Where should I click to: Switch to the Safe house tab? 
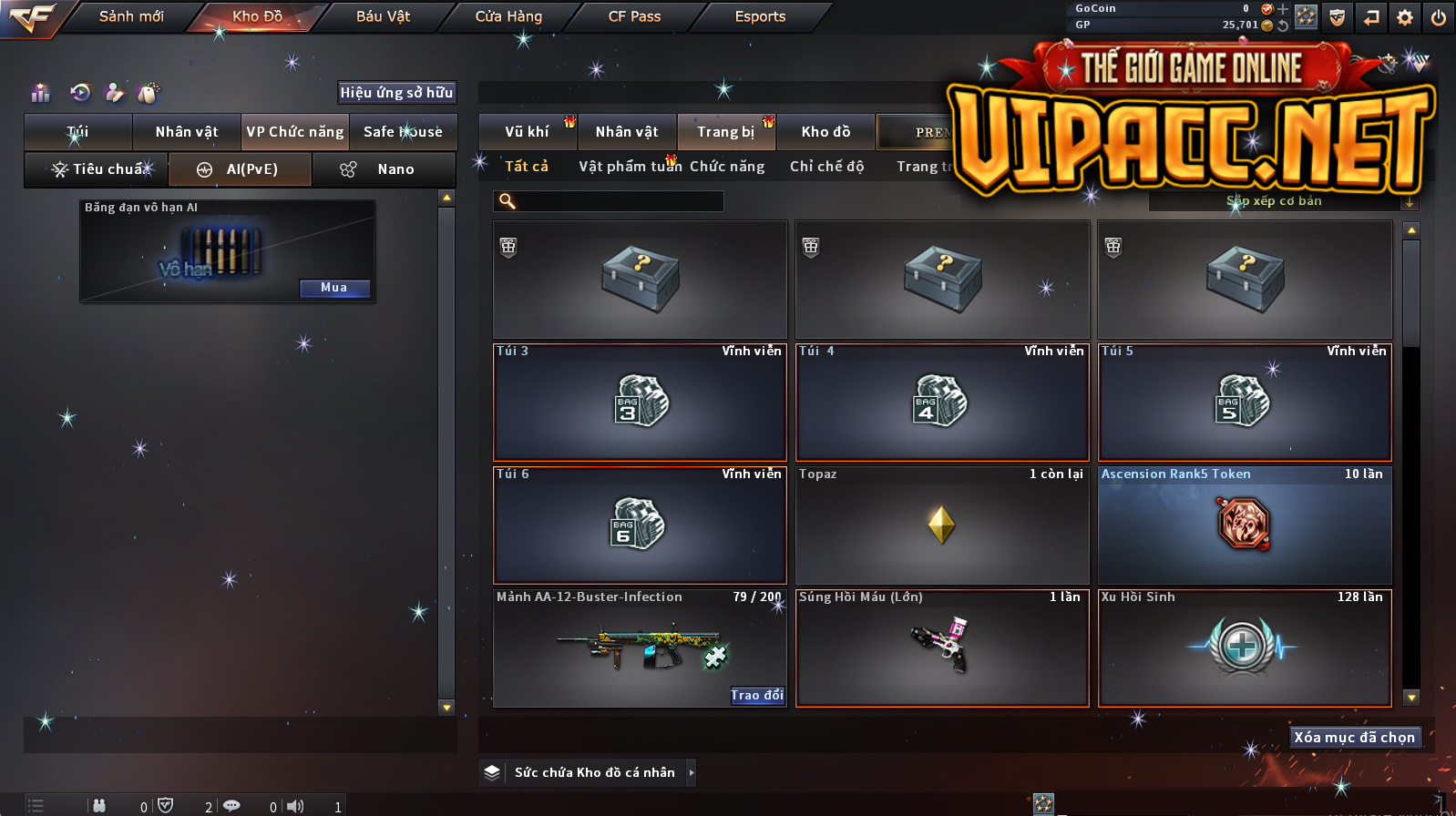click(403, 132)
